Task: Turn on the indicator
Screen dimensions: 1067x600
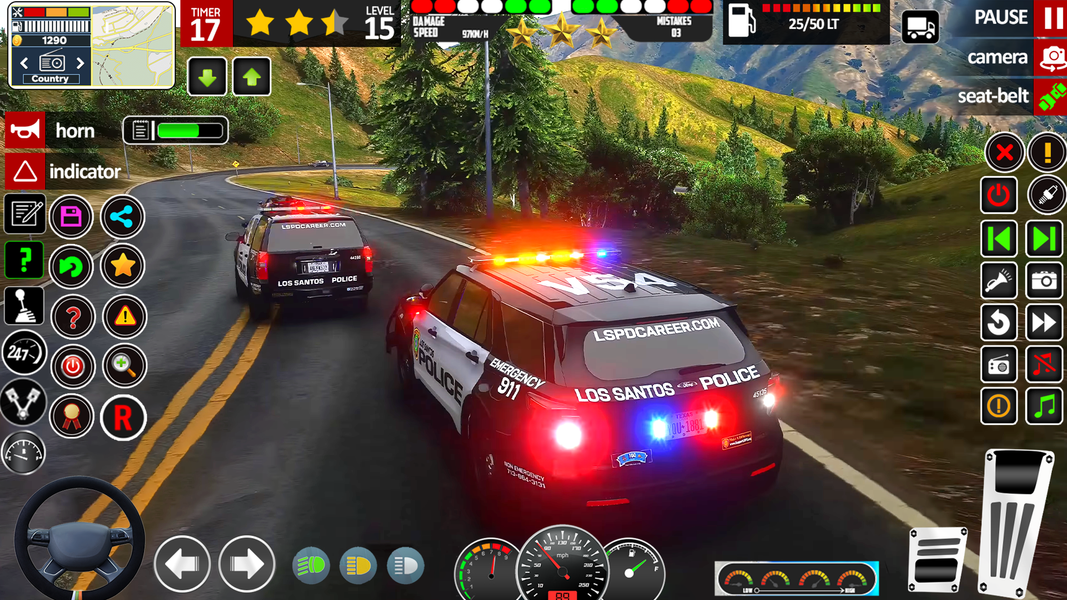Action: point(25,171)
